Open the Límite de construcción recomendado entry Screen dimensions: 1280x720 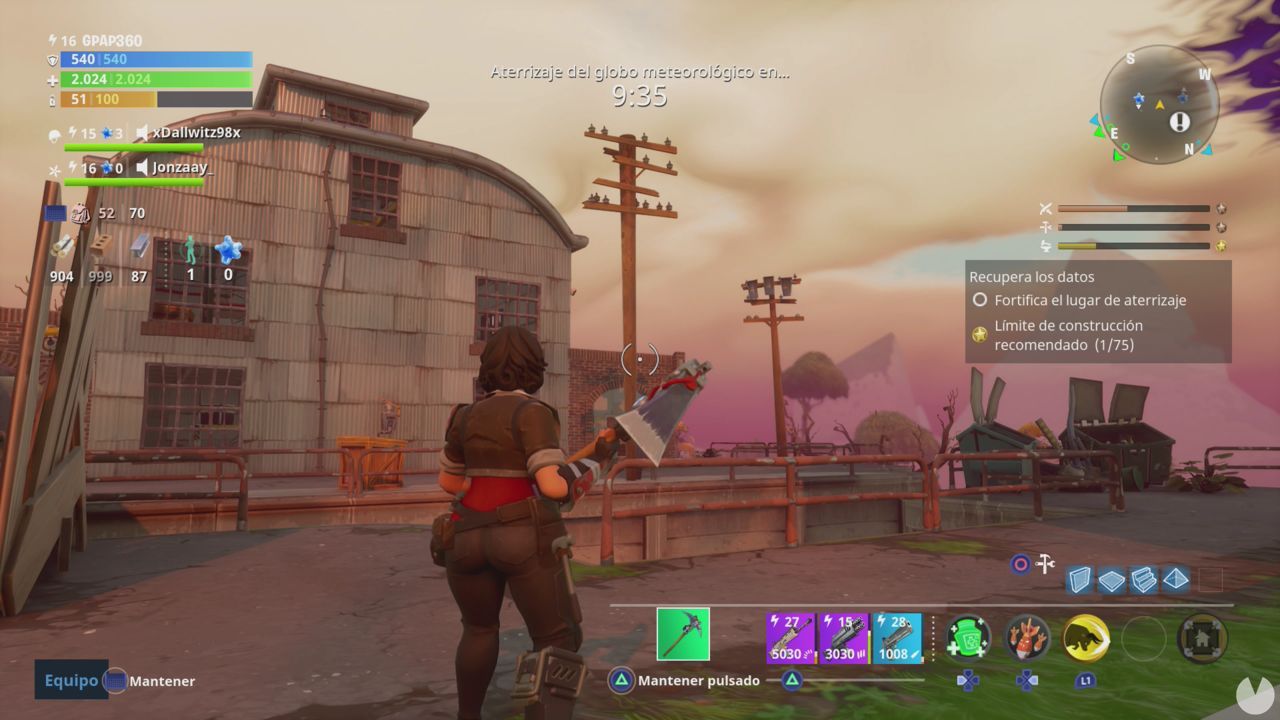point(1068,334)
